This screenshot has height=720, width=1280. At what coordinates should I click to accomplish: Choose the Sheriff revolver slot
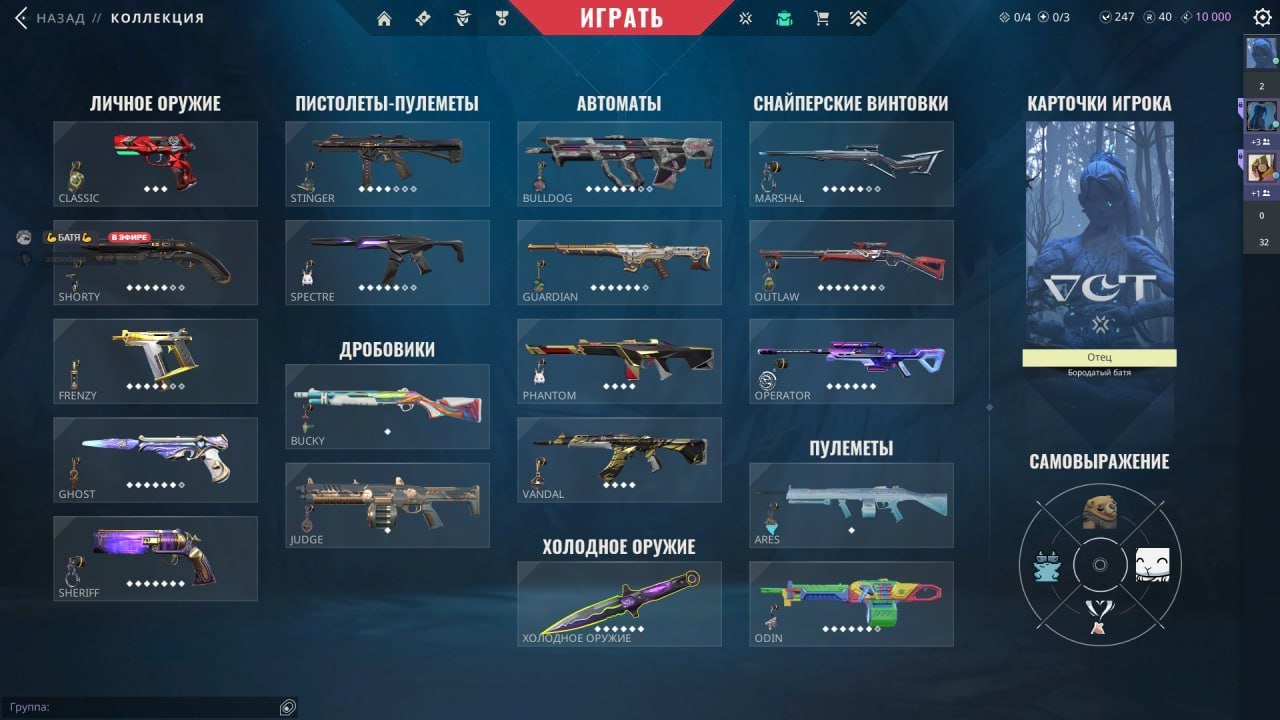click(155, 558)
